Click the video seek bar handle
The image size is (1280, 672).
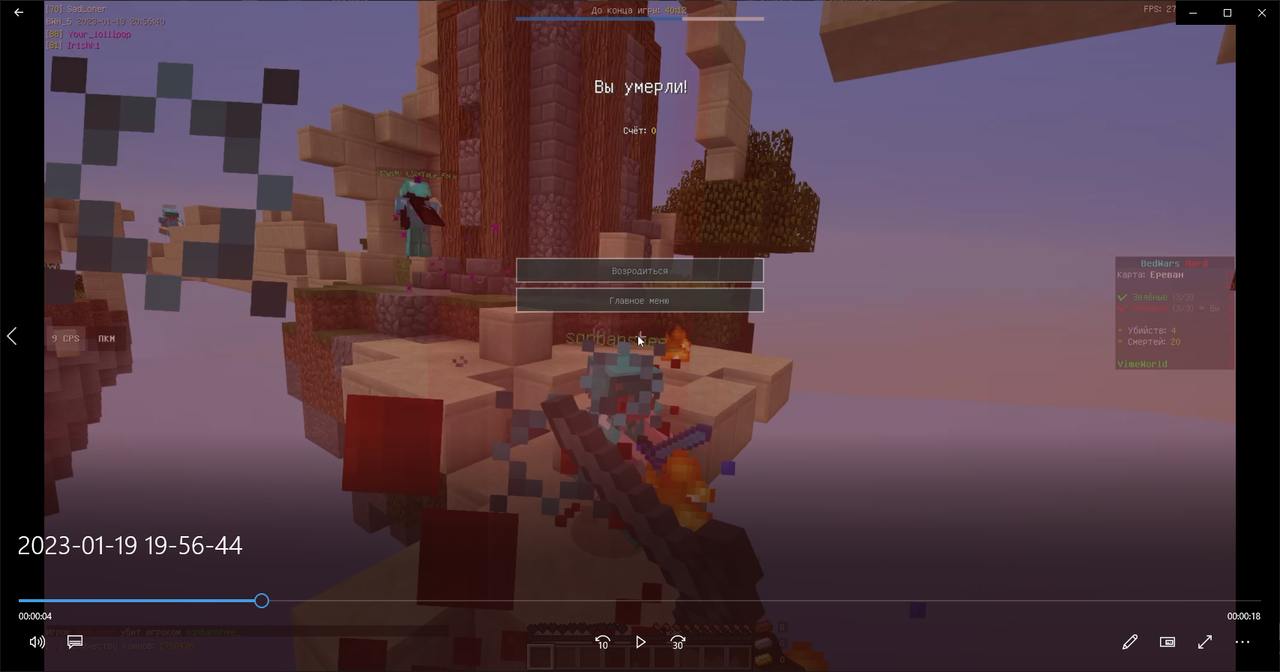coord(261,601)
